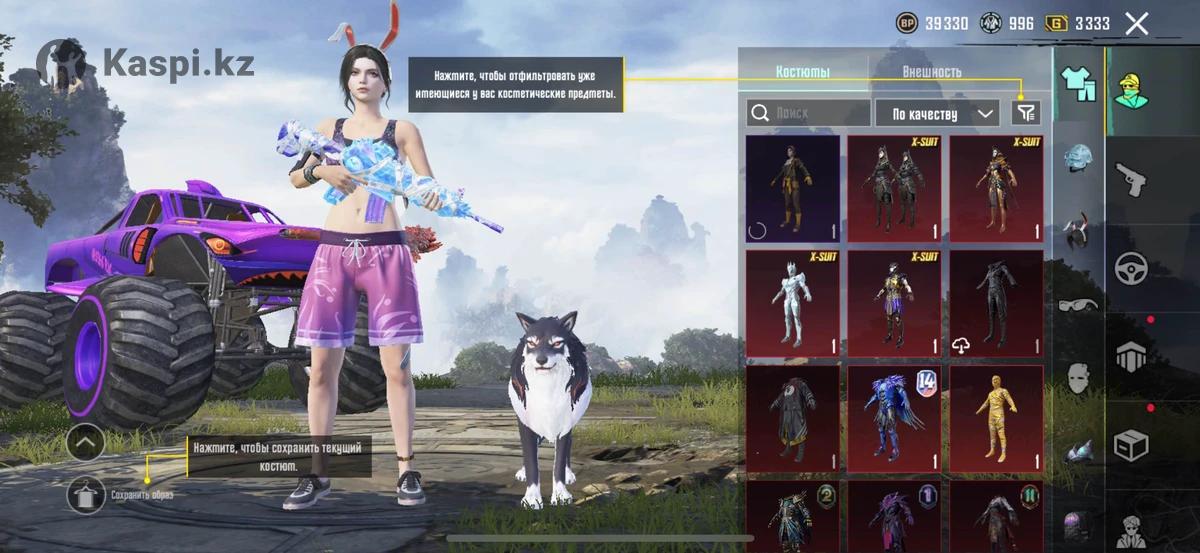
Task: Click the Поиск search field
Action: [808, 113]
